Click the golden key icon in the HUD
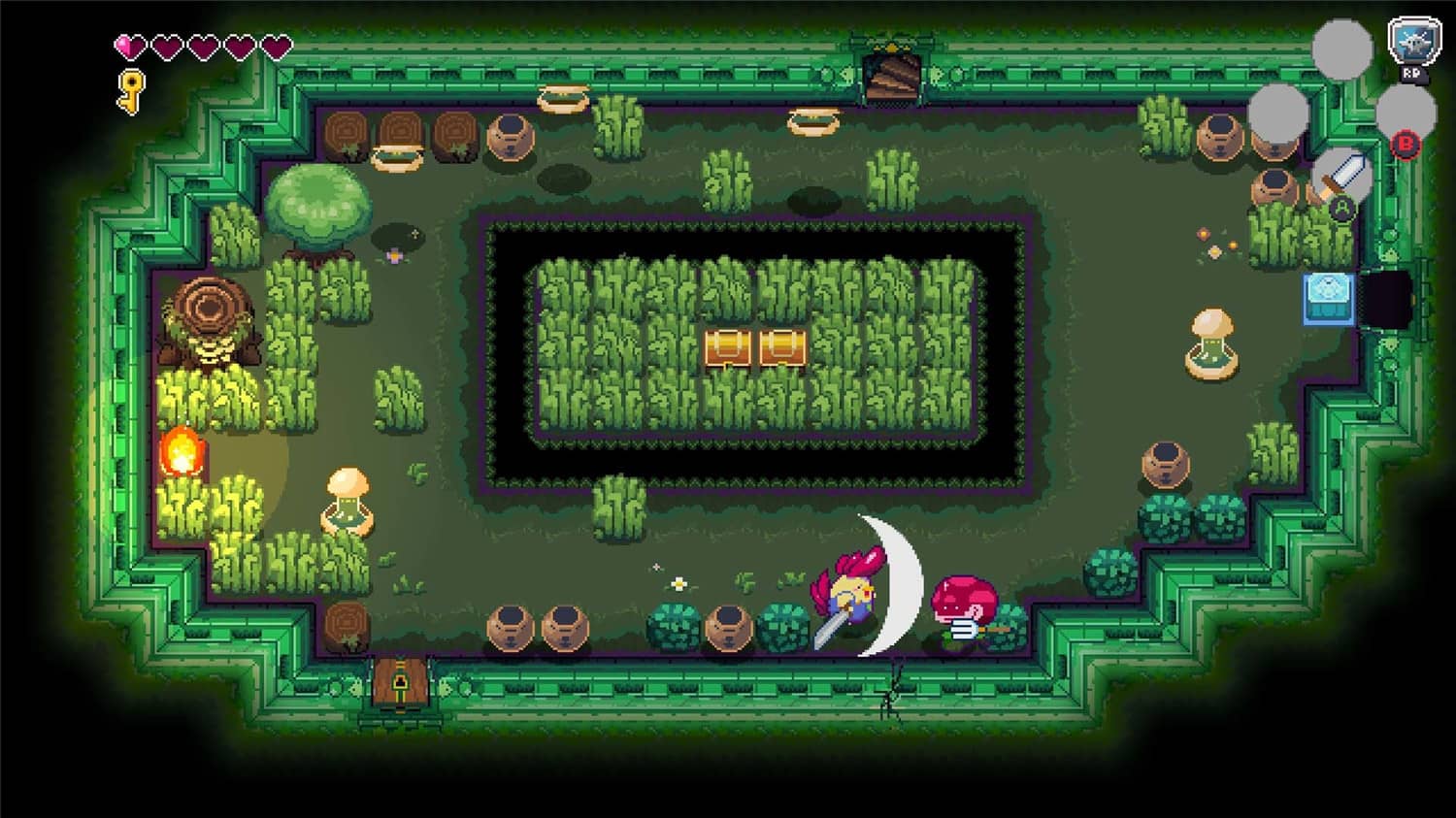The height and width of the screenshot is (818, 1456). [x=129, y=91]
